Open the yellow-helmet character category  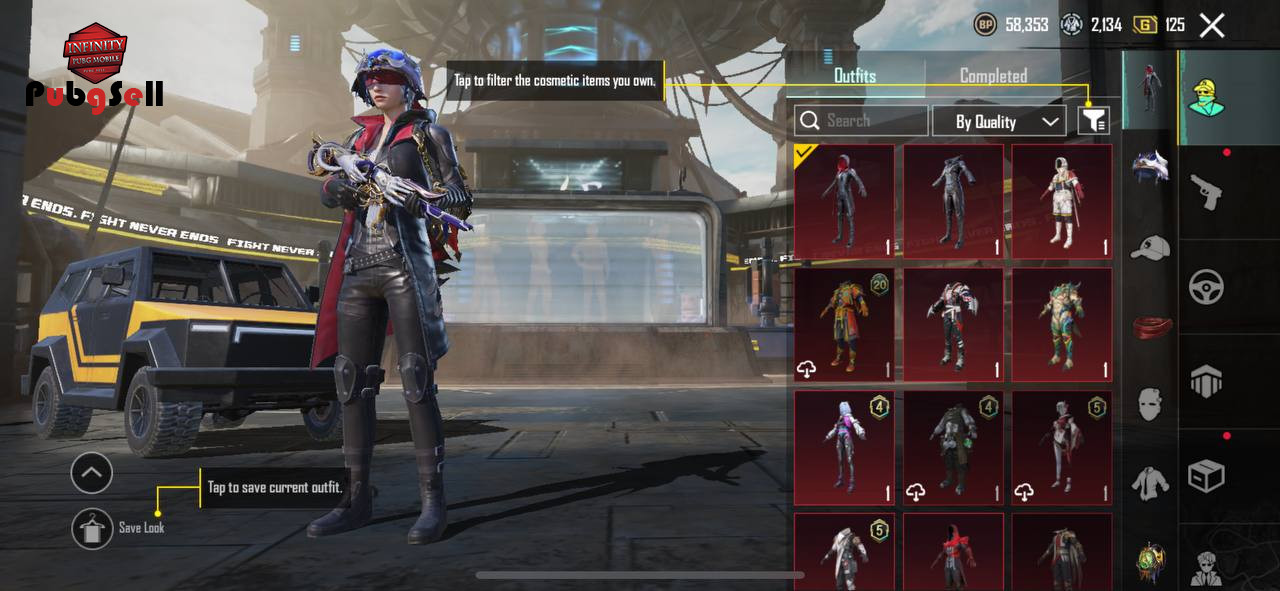pyautogui.click(x=1208, y=97)
